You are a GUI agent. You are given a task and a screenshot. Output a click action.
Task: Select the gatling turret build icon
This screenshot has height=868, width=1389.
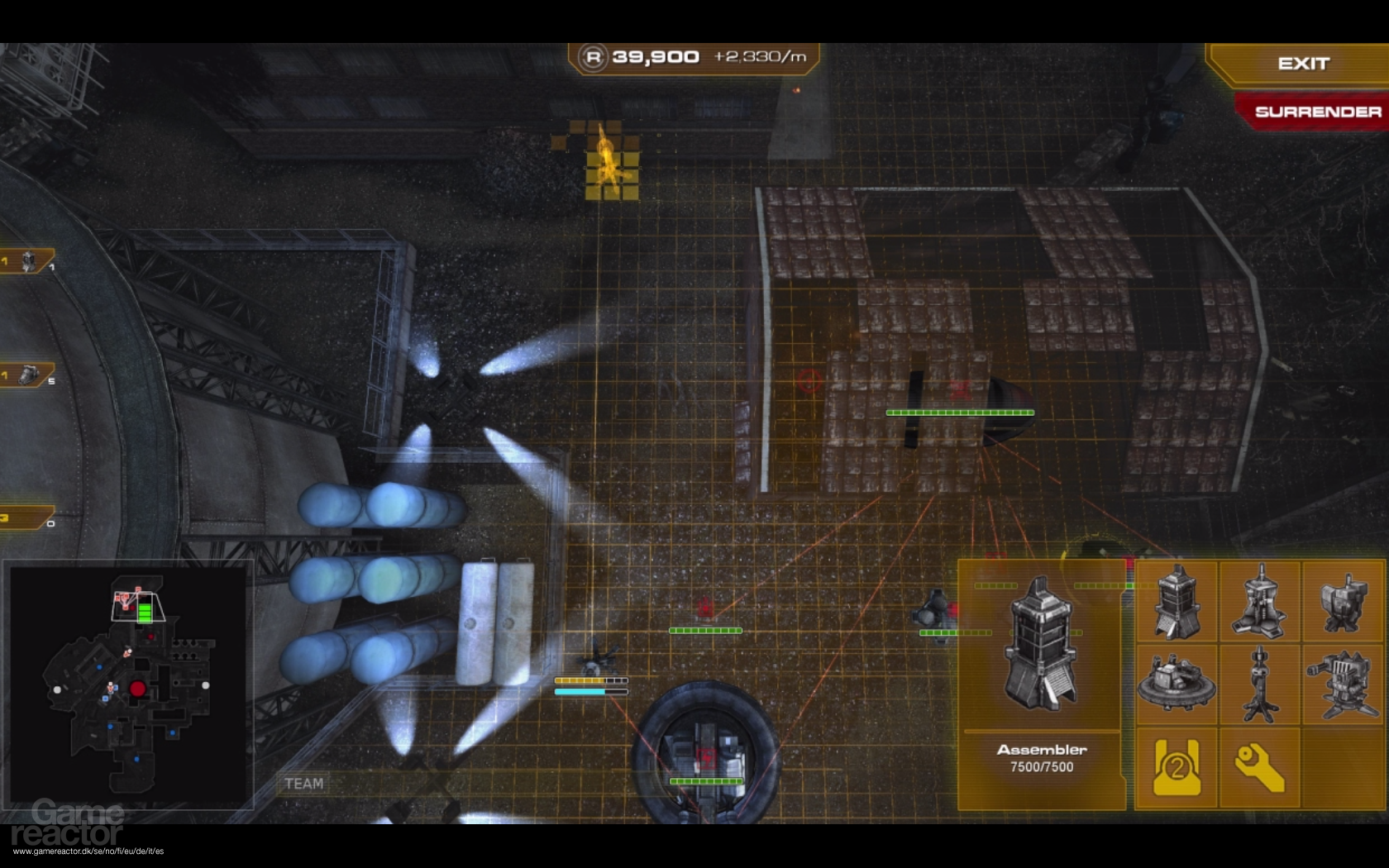coord(1343,684)
